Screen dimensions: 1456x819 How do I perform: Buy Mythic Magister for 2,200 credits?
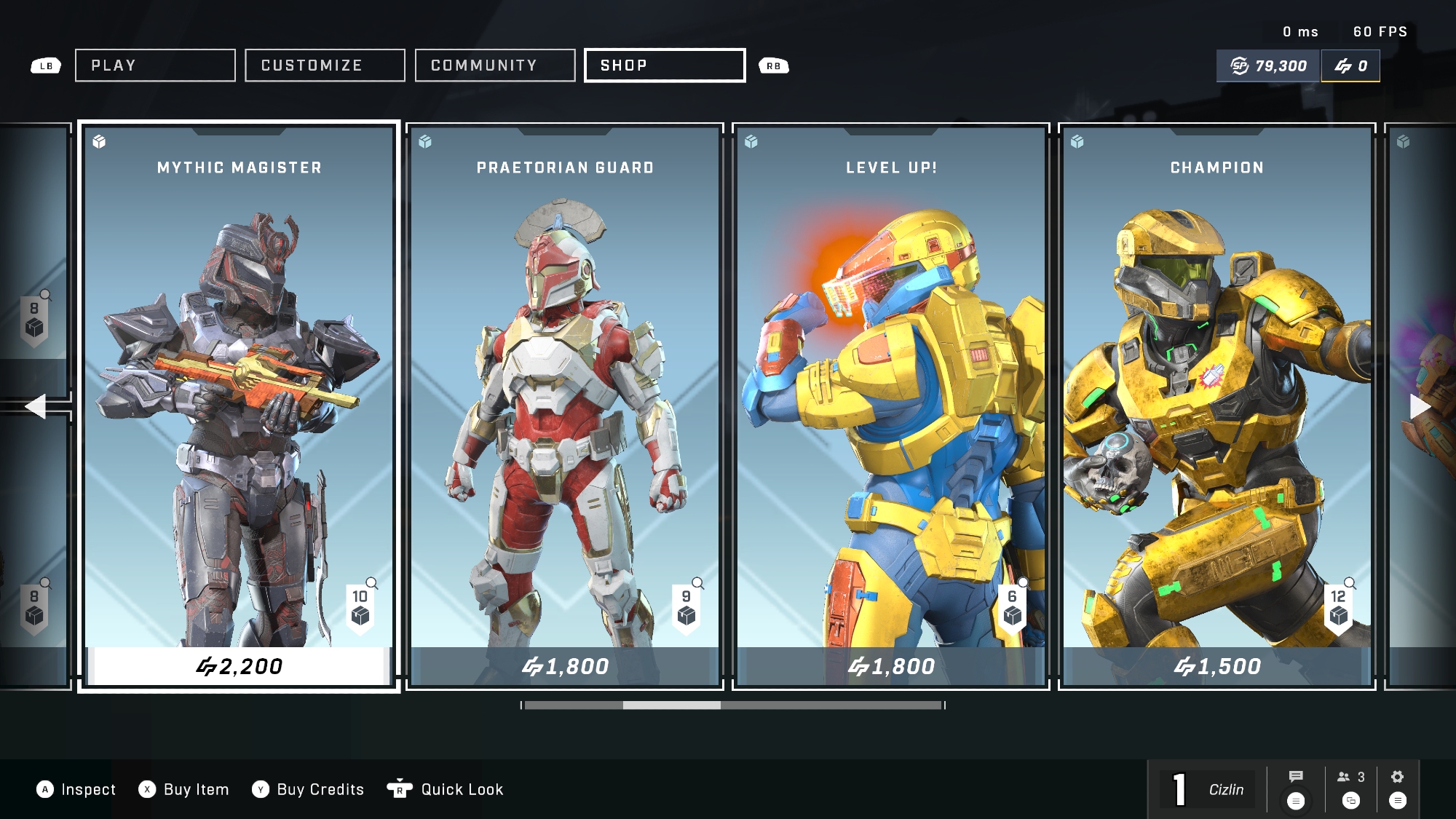[239, 666]
